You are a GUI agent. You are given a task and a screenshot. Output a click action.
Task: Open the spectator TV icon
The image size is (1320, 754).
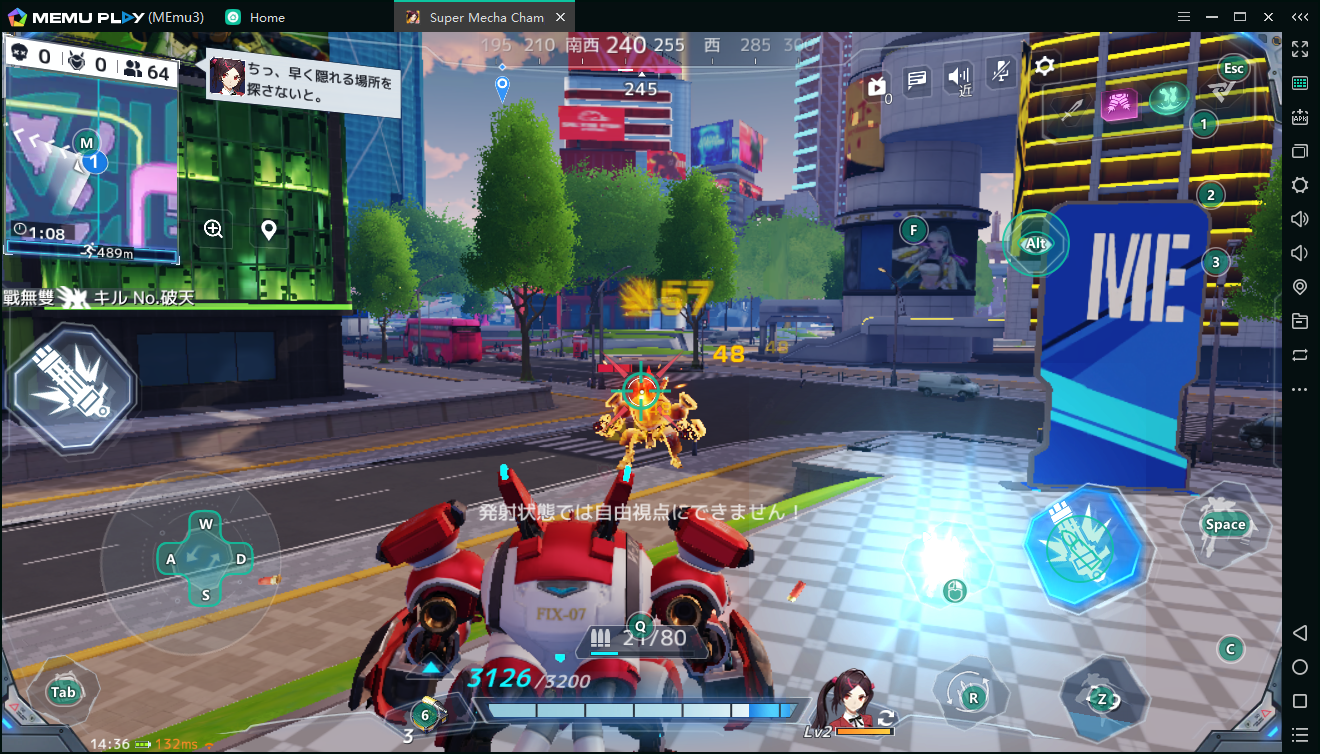pyautogui.click(x=876, y=87)
